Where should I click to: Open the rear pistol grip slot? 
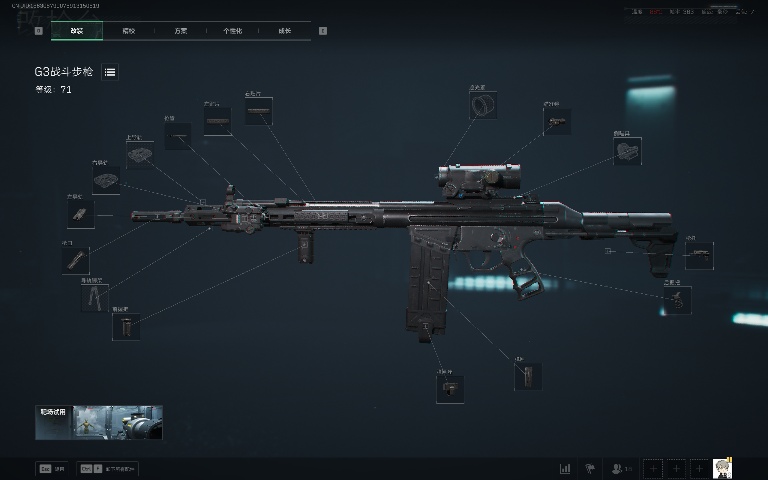[677, 300]
